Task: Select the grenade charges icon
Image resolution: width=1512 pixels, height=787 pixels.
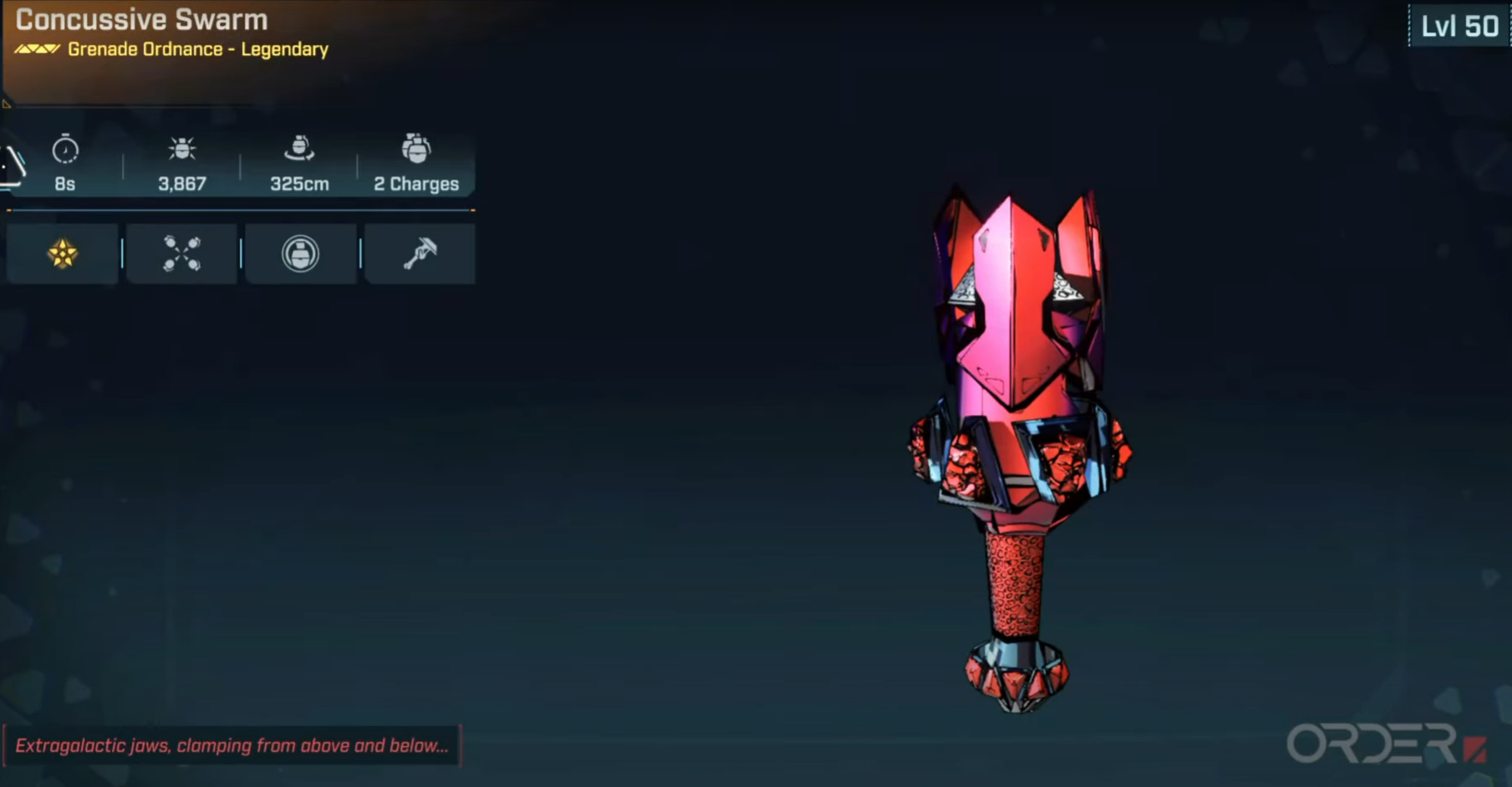Action: (417, 152)
